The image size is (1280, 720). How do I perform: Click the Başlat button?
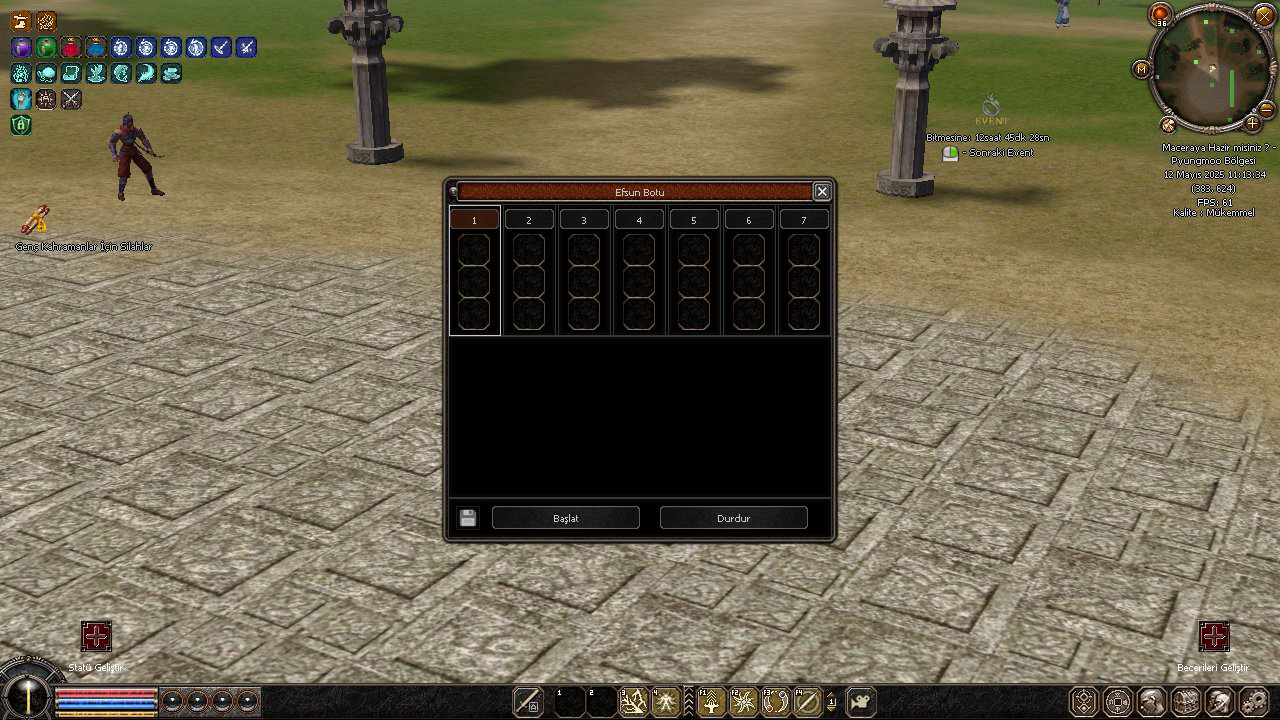click(566, 518)
